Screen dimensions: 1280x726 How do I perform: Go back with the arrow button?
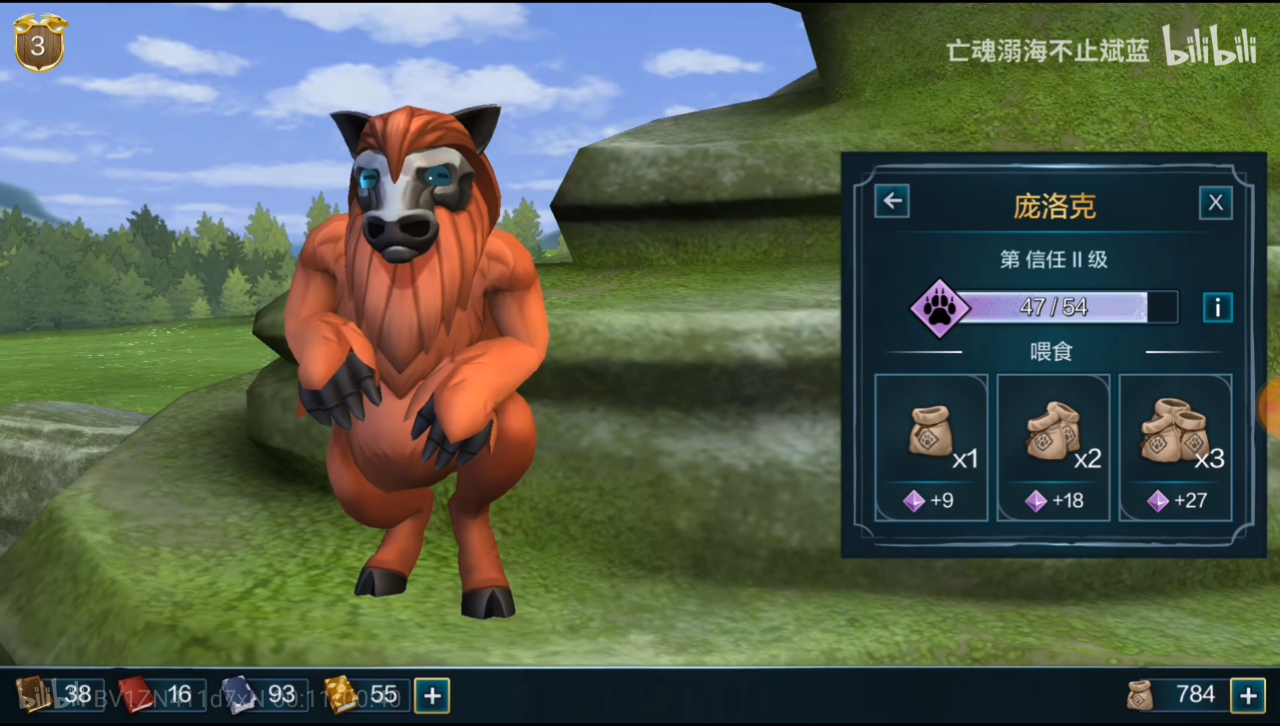pos(892,202)
